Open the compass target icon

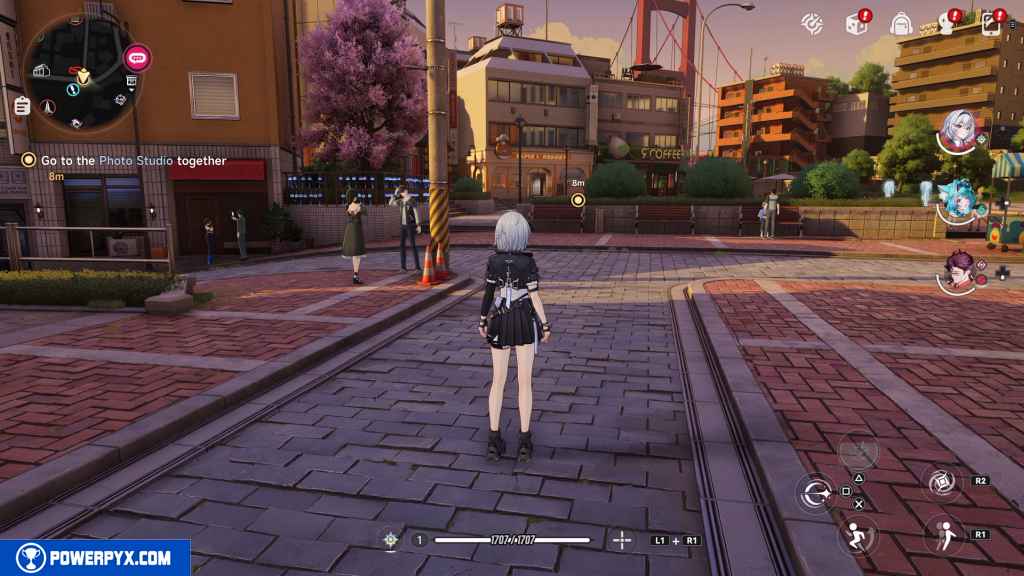[812, 22]
